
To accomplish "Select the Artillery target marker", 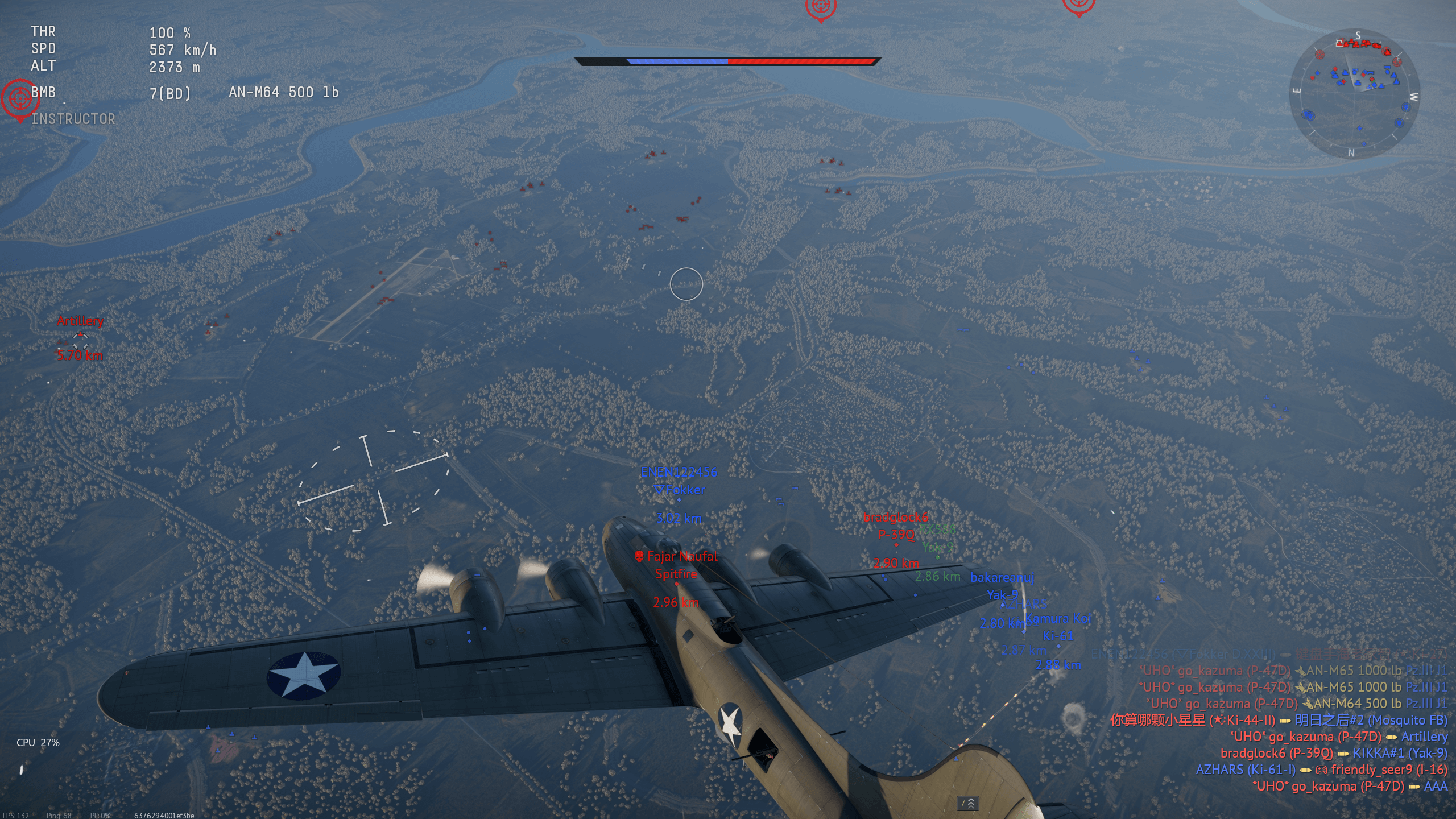I will 80,341.
